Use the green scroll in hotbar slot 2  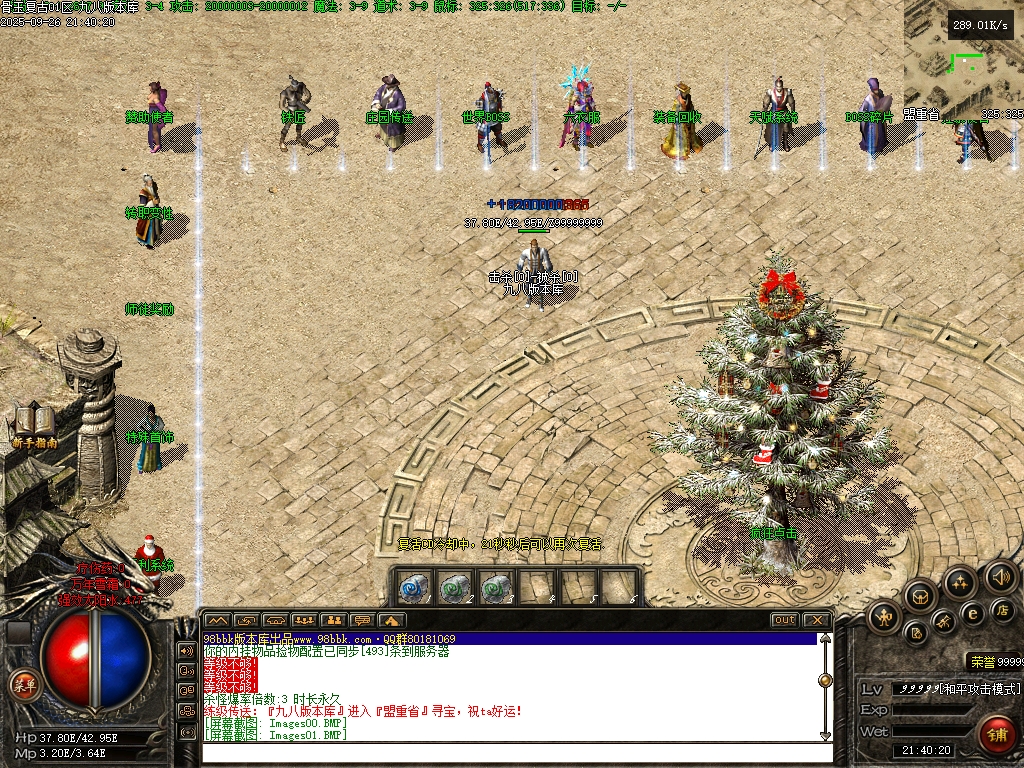point(454,587)
